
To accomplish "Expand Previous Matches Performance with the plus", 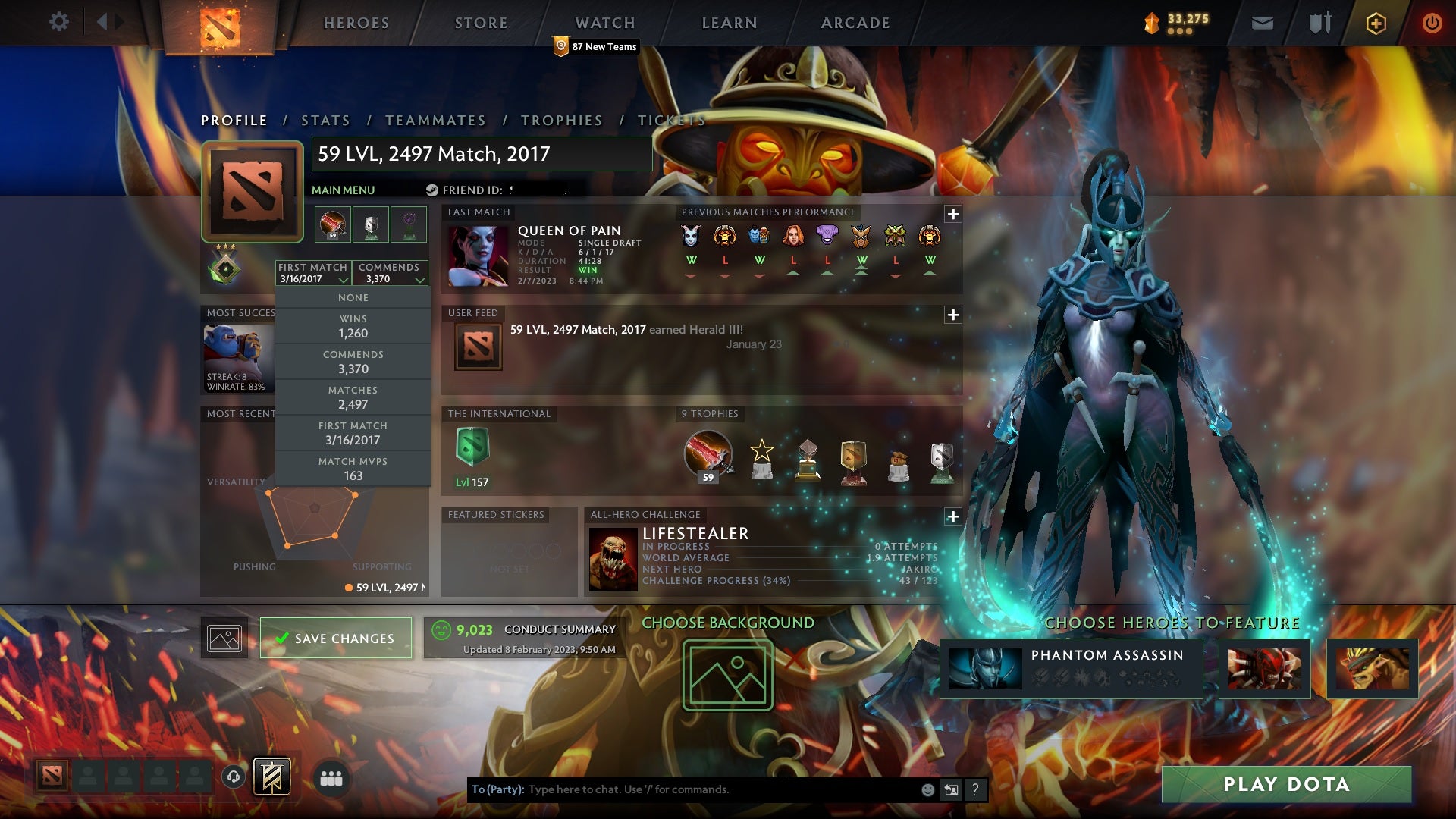I will 953,214.
